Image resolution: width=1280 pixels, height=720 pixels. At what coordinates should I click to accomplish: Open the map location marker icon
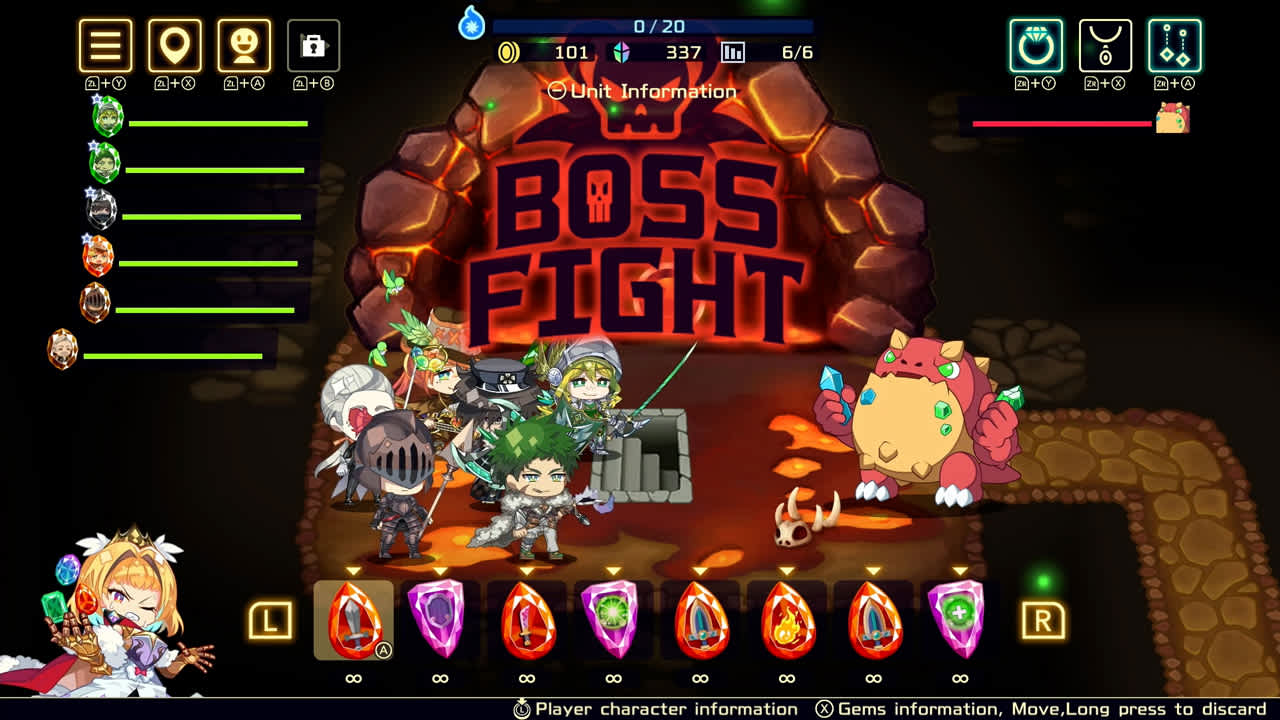coord(174,46)
